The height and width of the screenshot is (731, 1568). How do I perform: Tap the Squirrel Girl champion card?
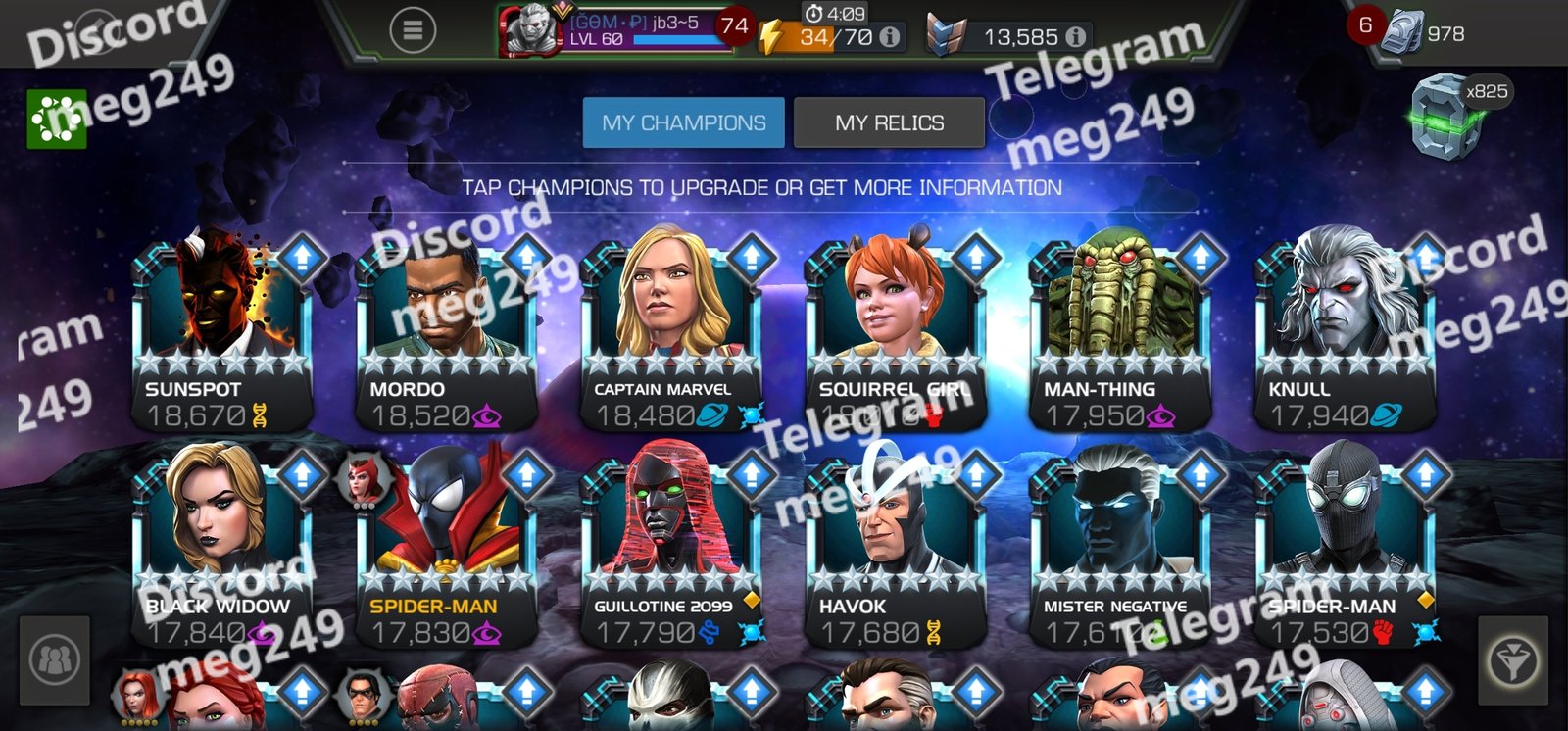coord(895,333)
